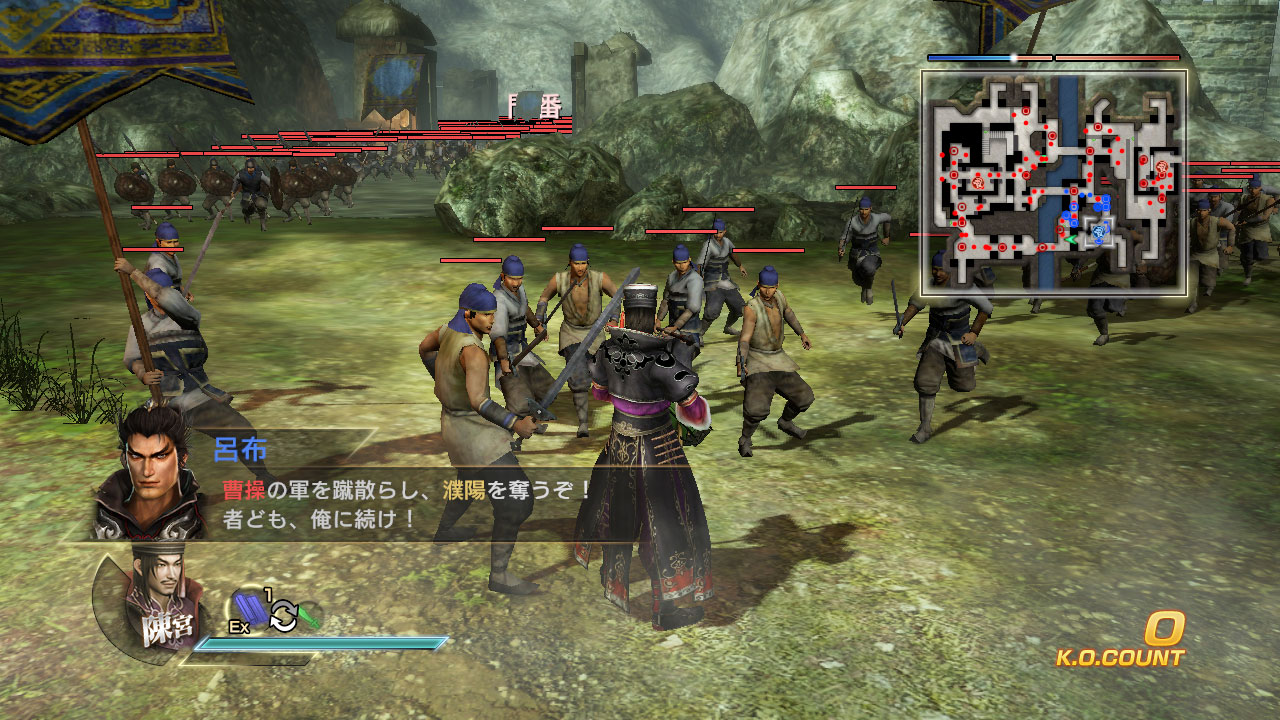Image resolution: width=1280 pixels, height=720 pixels.
Task: Click the EX label under the weapon slot
Action: point(238,626)
